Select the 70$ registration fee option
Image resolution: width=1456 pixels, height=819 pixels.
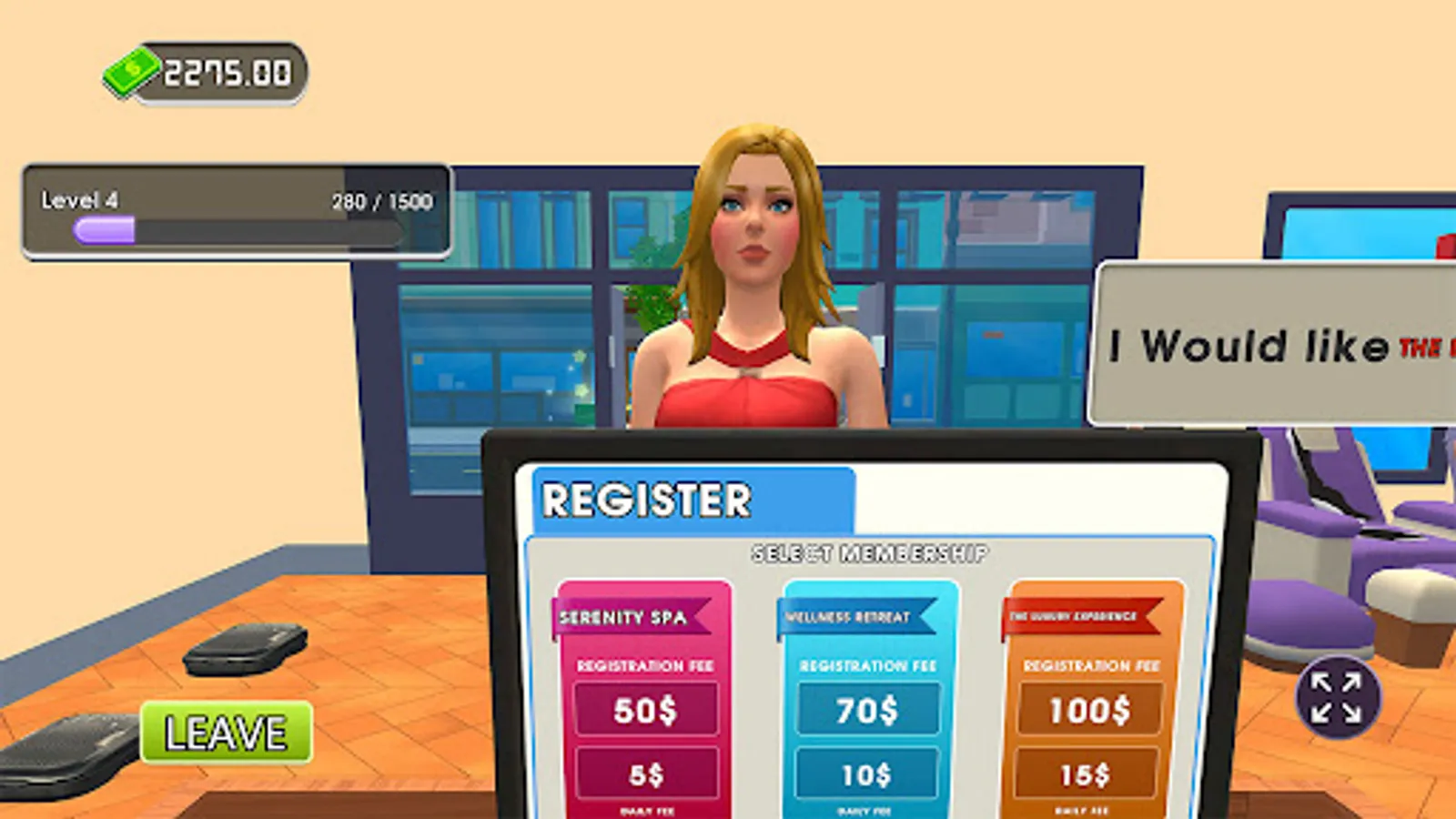point(869,713)
